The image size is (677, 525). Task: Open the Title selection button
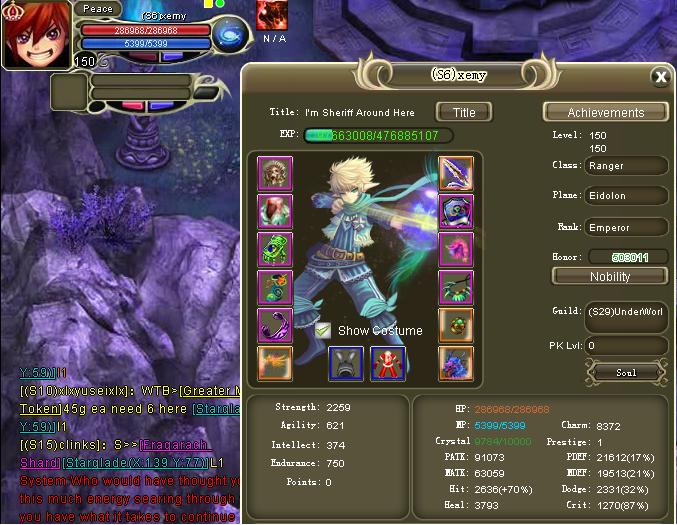pyautogui.click(x=464, y=112)
